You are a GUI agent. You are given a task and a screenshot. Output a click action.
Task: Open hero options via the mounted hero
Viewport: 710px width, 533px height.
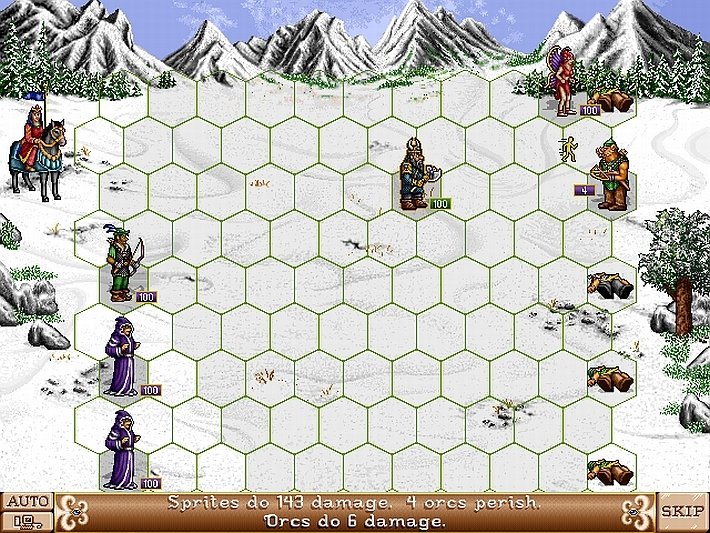point(38,150)
